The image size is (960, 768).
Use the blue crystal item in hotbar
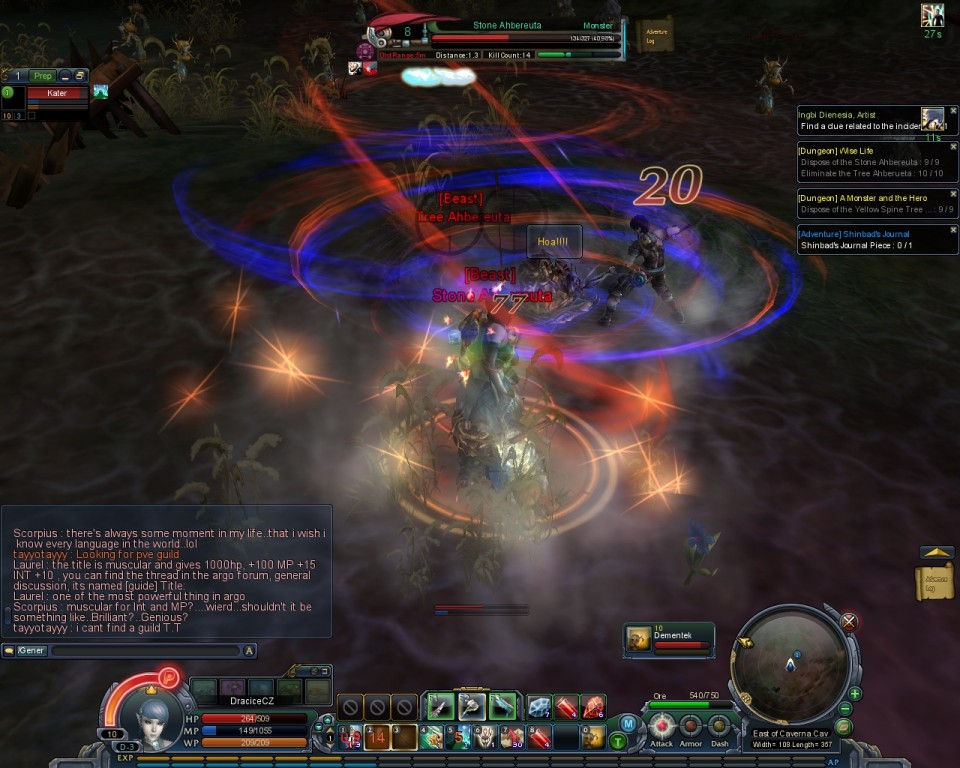(x=539, y=707)
